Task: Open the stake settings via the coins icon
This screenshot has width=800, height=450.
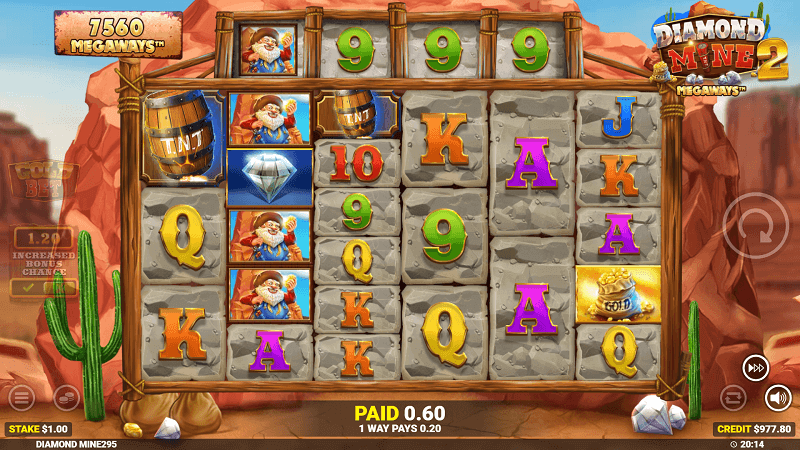Action: point(65,398)
